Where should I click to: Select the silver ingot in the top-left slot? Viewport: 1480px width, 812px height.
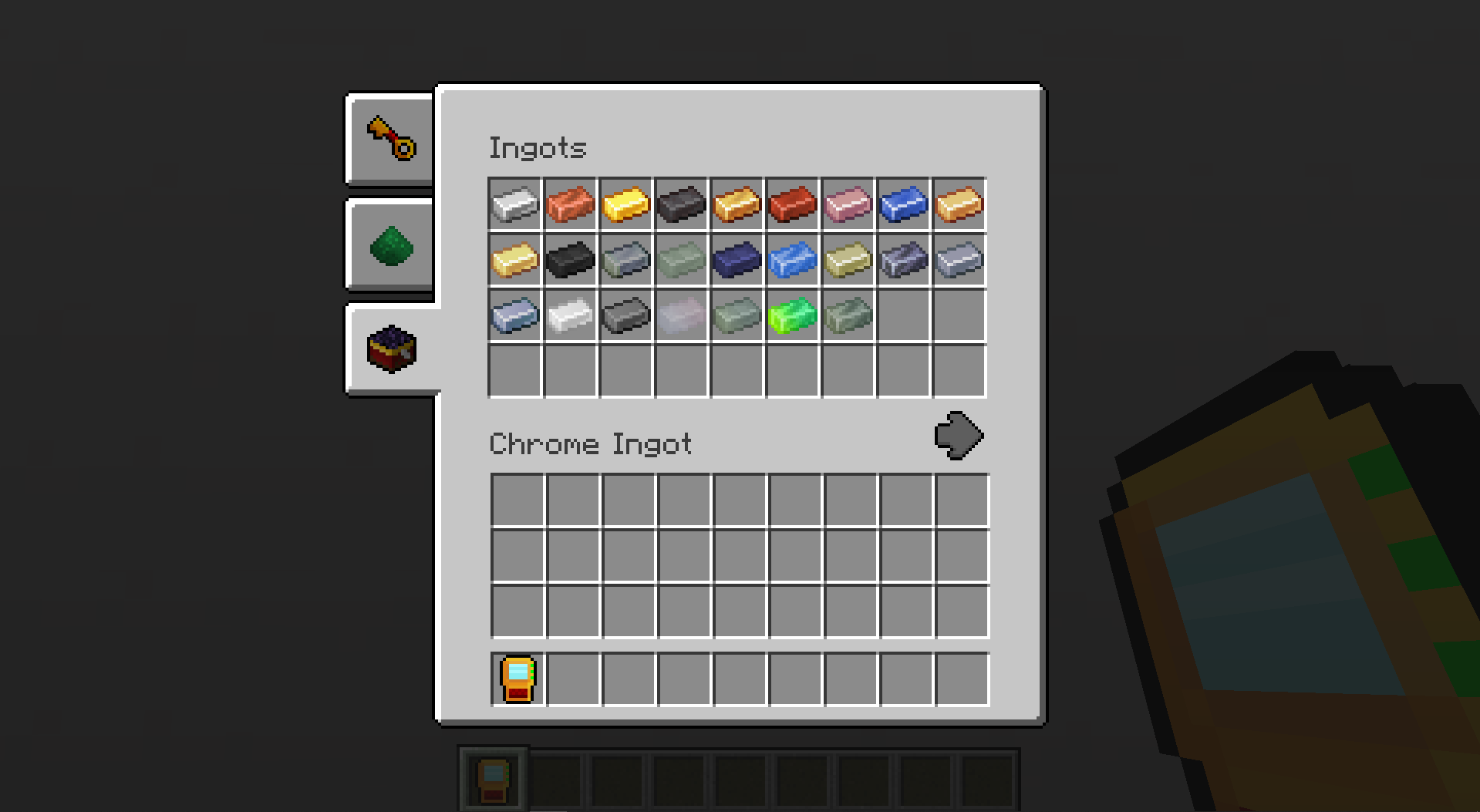(x=514, y=204)
